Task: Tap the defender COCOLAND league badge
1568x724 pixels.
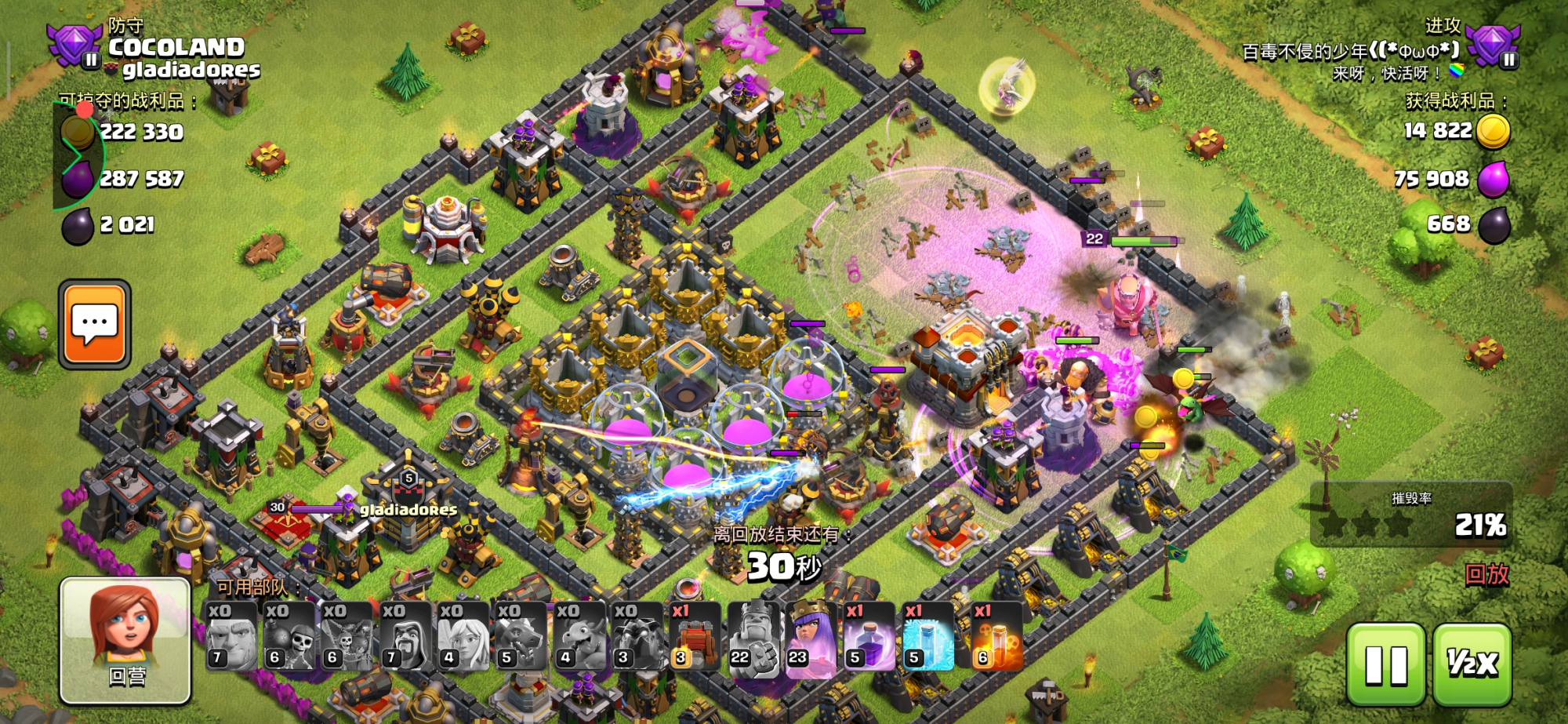Action: (74, 45)
